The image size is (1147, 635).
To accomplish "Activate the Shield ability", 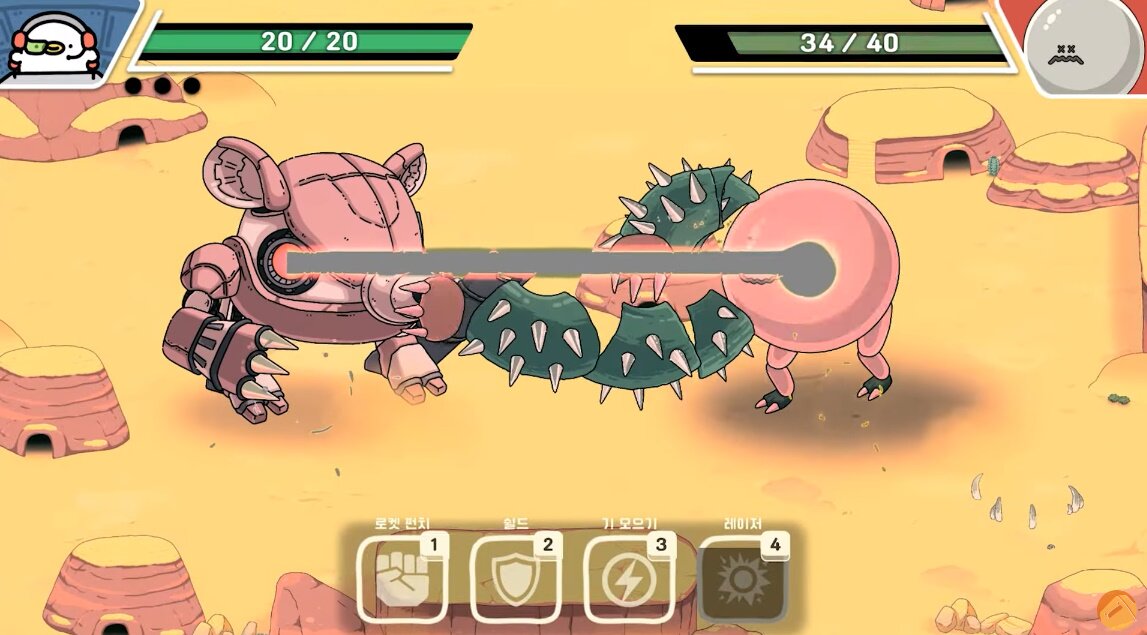I will click(x=514, y=580).
